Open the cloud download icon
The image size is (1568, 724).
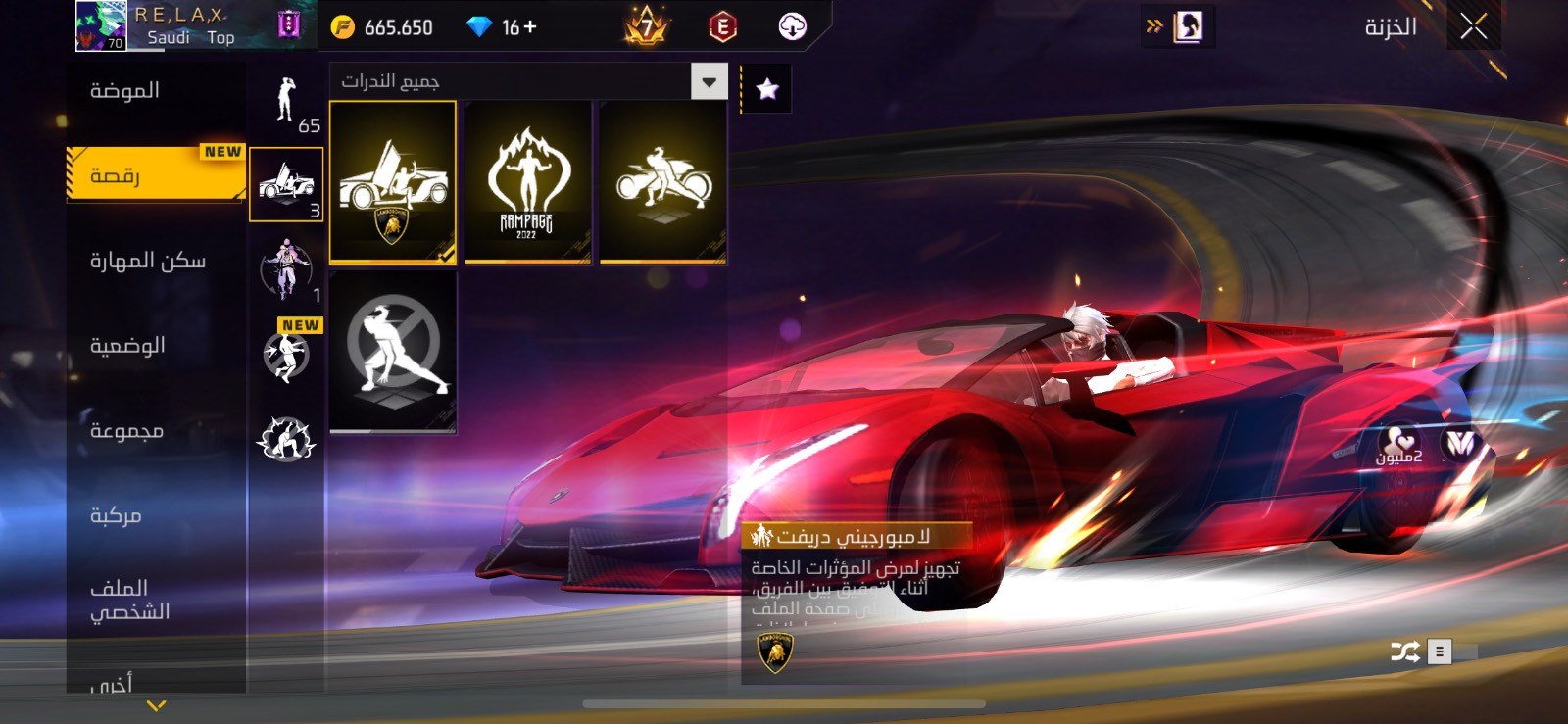click(x=792, y=27)
